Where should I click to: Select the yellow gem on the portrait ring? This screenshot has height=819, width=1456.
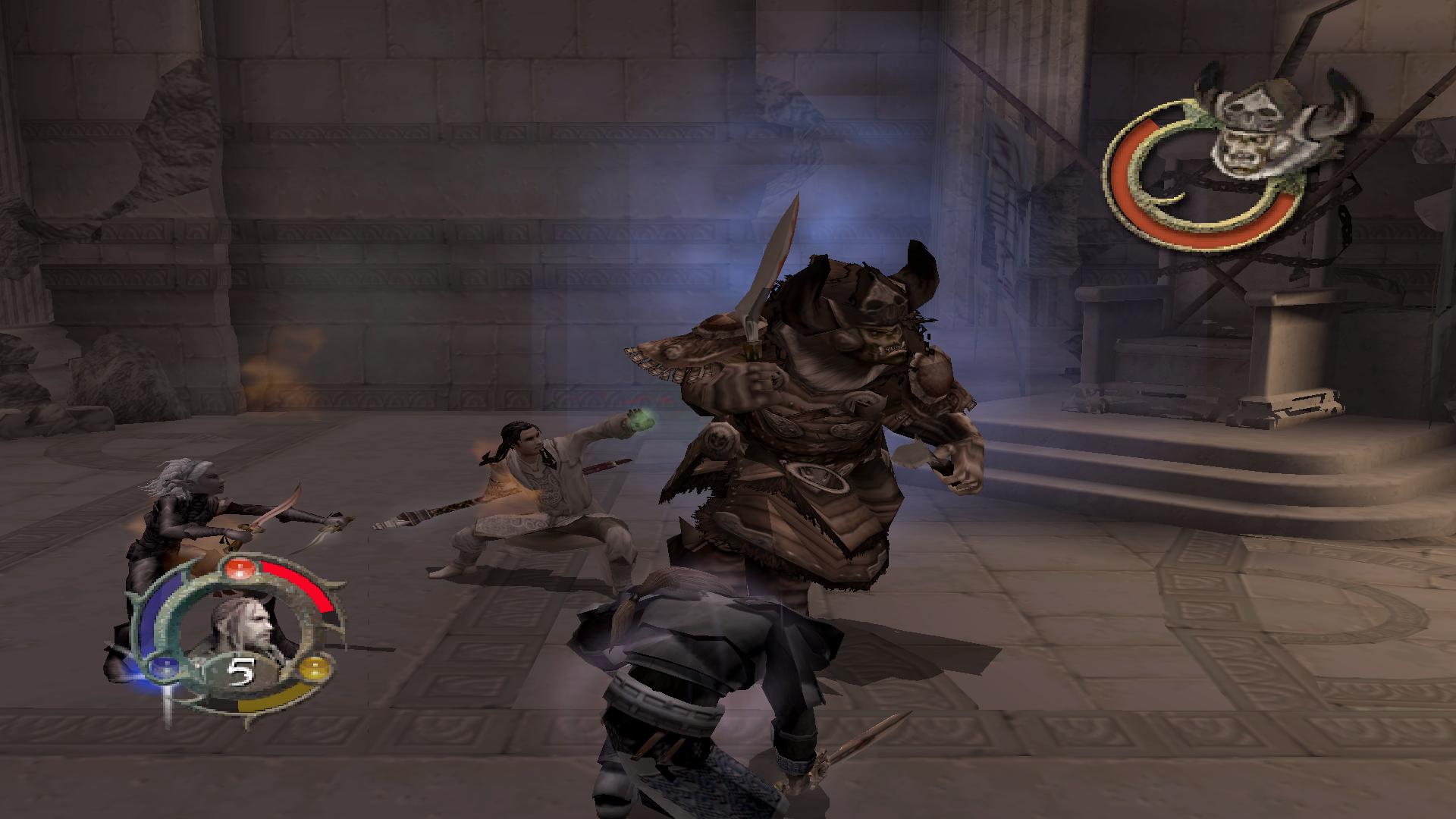point(312,669)
